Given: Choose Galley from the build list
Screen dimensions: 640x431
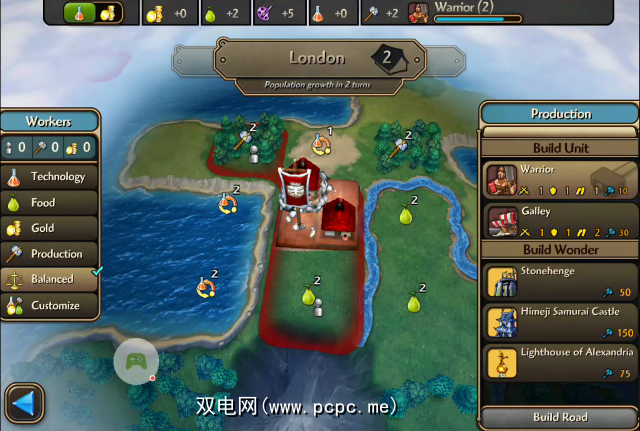Looking at the screenshot, I should coord(560,220).
